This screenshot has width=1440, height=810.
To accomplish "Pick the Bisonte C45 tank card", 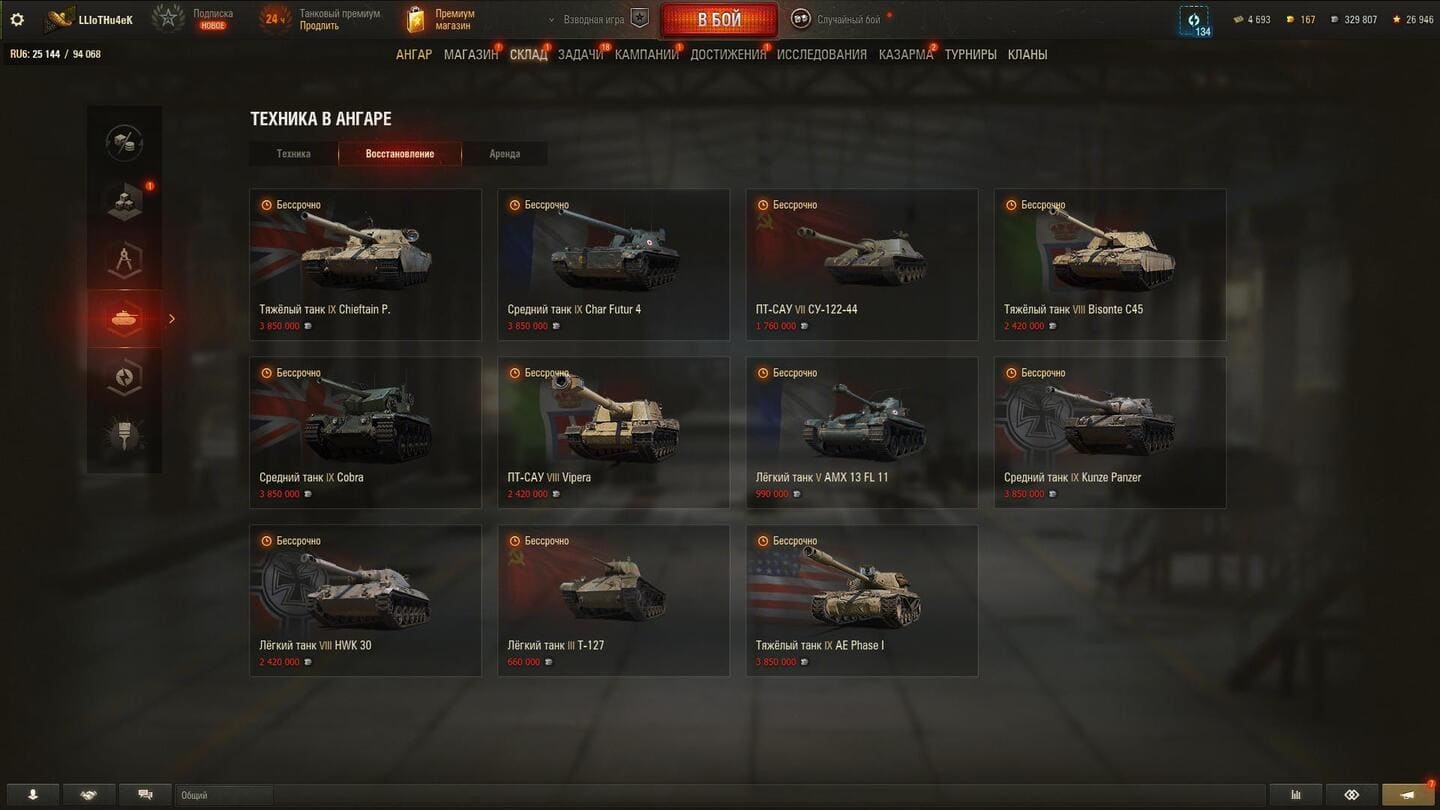I will pyautogui.click(x=1109, y=264).
